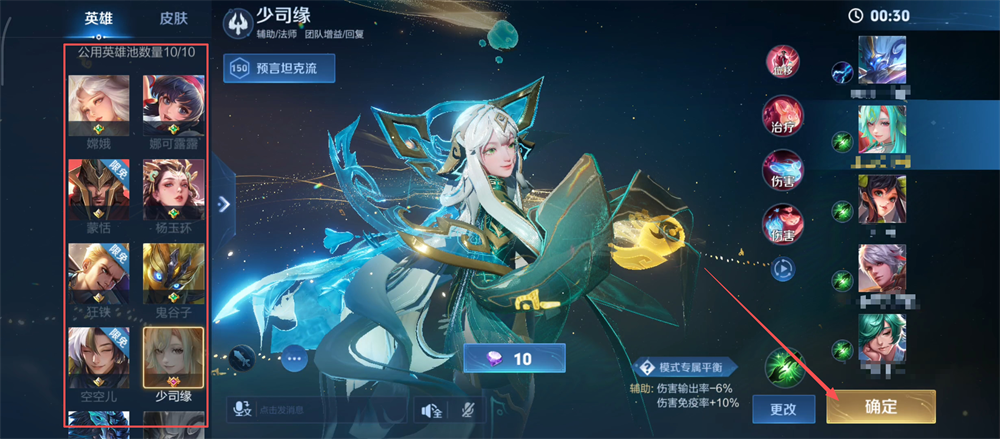Confirm hero selection with 确定 button

click(881, 406)
